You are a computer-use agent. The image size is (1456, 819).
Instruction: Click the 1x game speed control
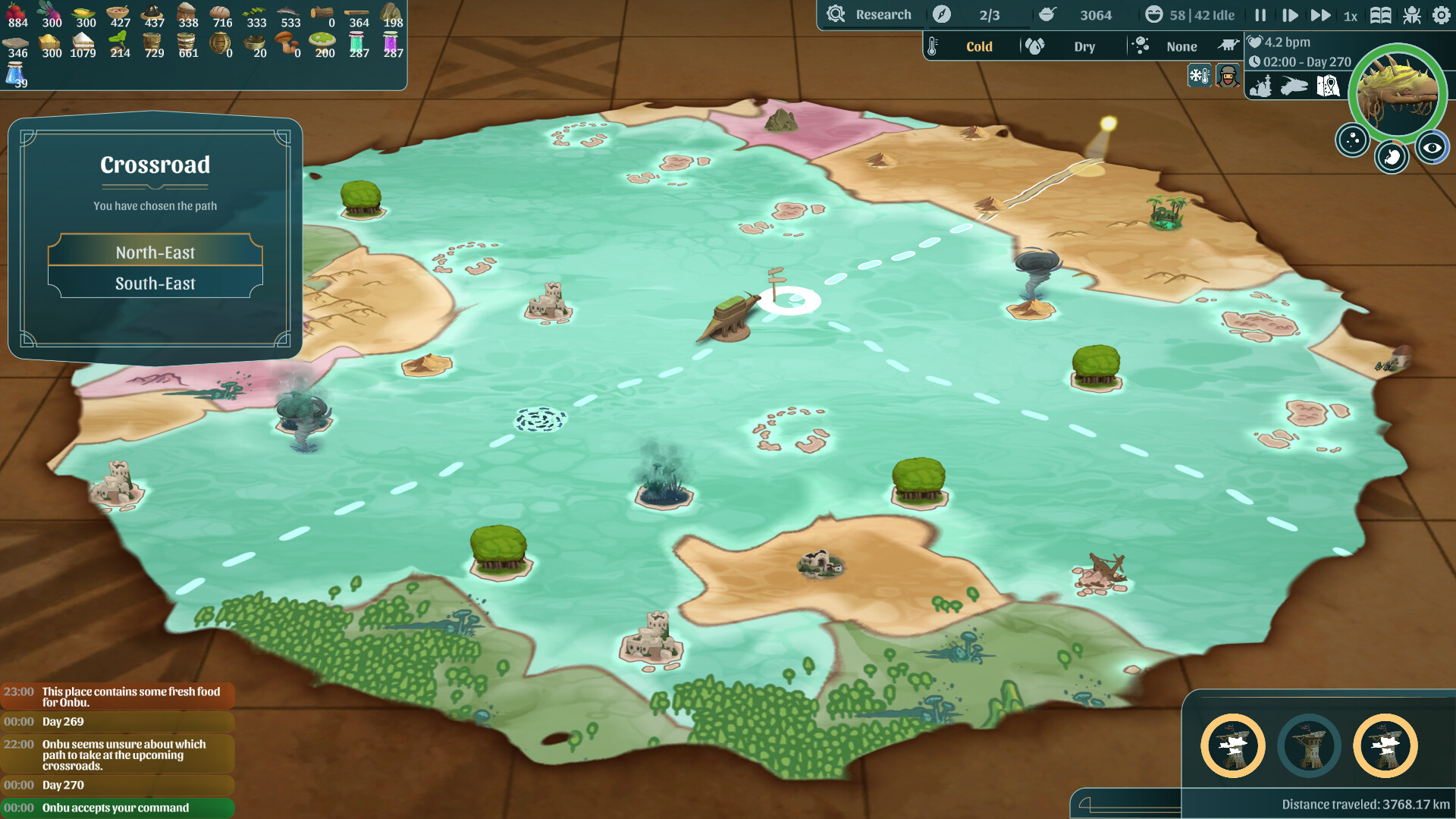pos(1349,14)
